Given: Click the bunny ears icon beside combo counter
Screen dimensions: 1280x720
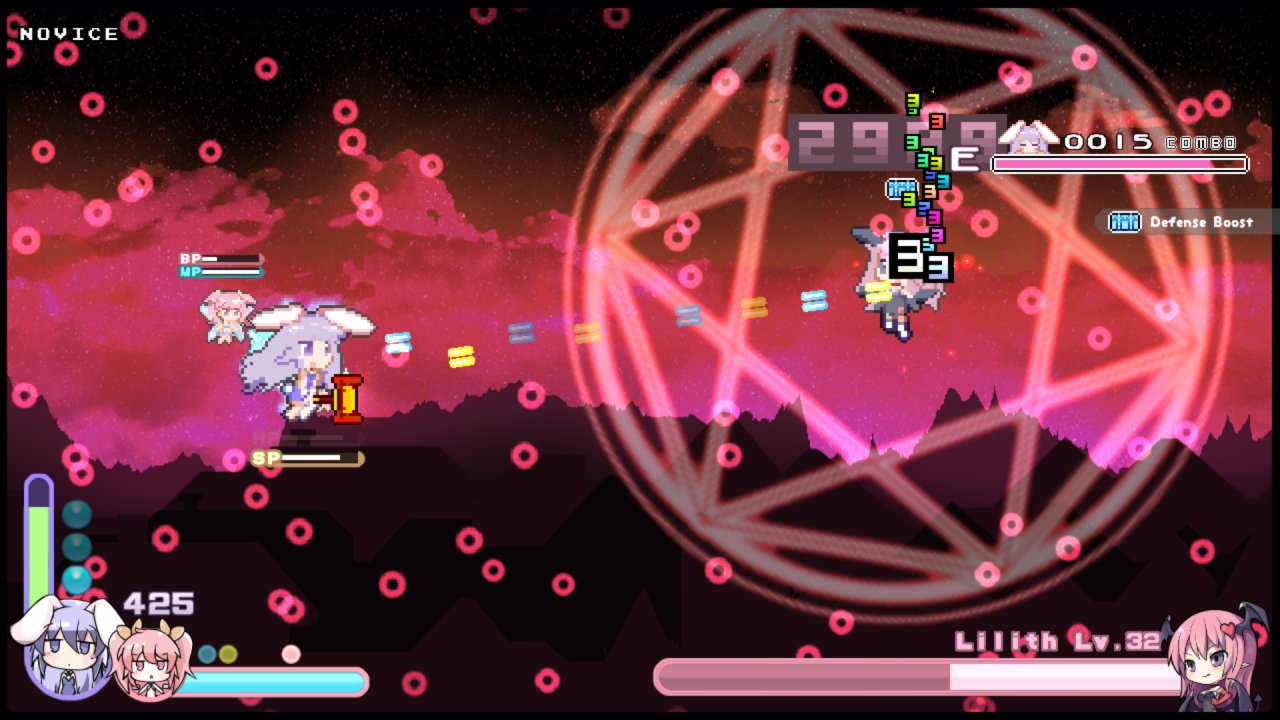Looking at the screenshot, I should (1028, 136).
